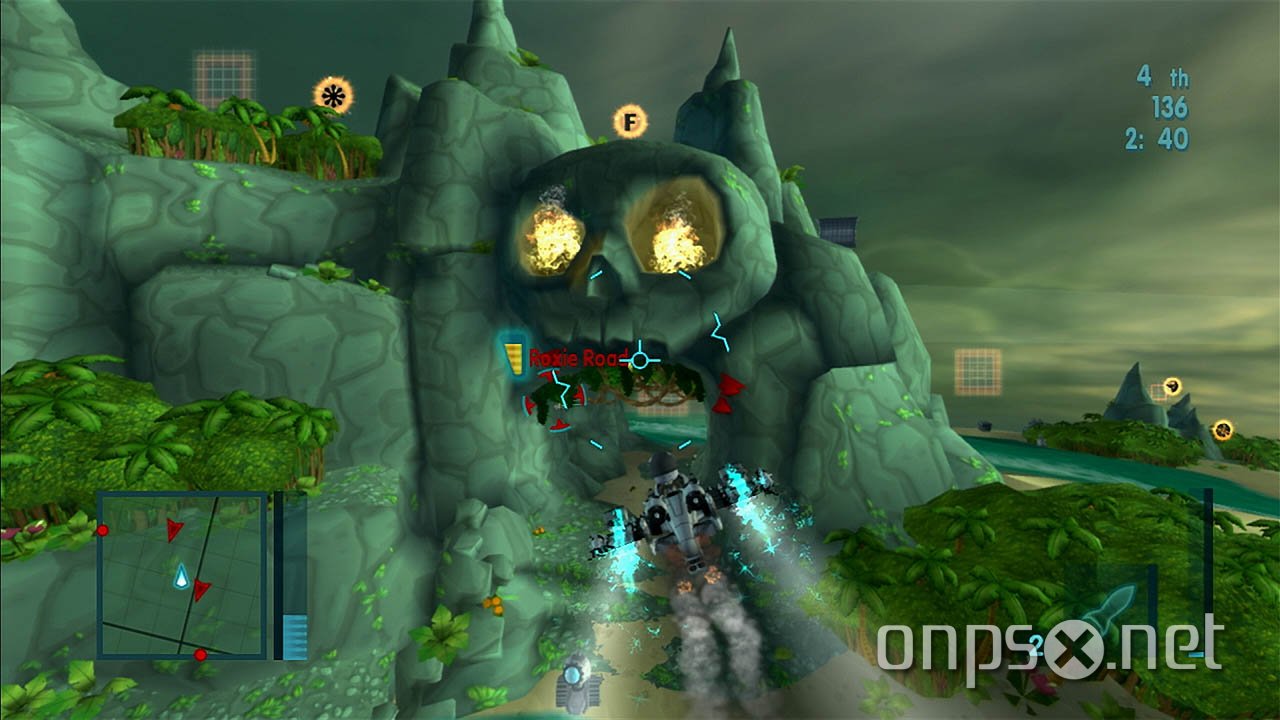
Task: Click the Roxie Road player name label
Action: [580, 358]
